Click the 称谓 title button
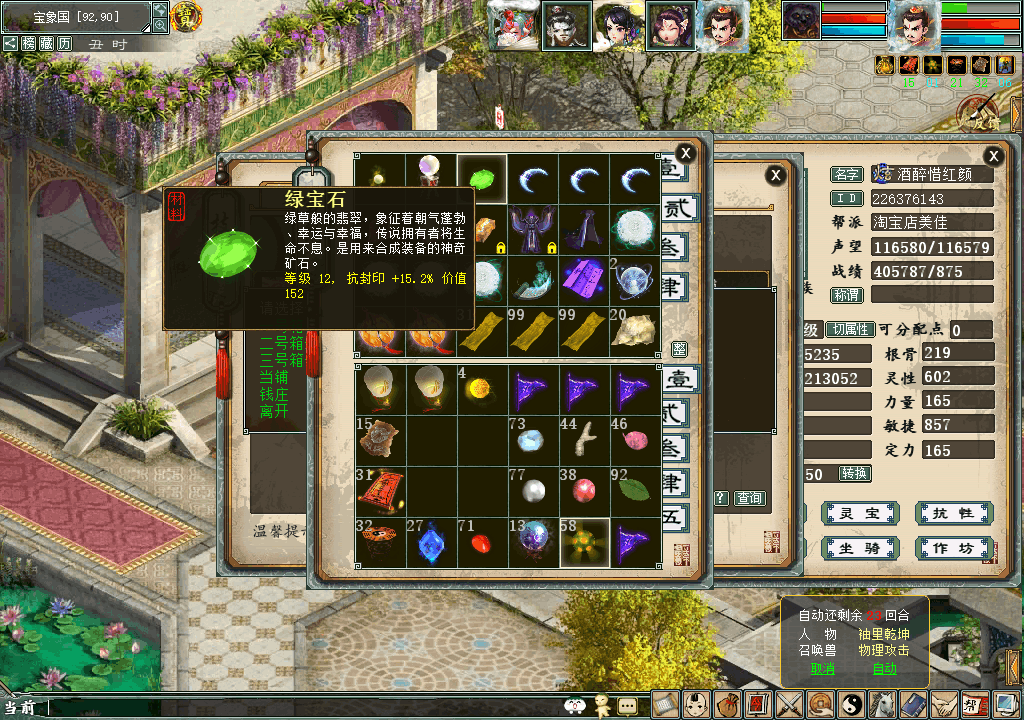 click(x=847, y=295)
